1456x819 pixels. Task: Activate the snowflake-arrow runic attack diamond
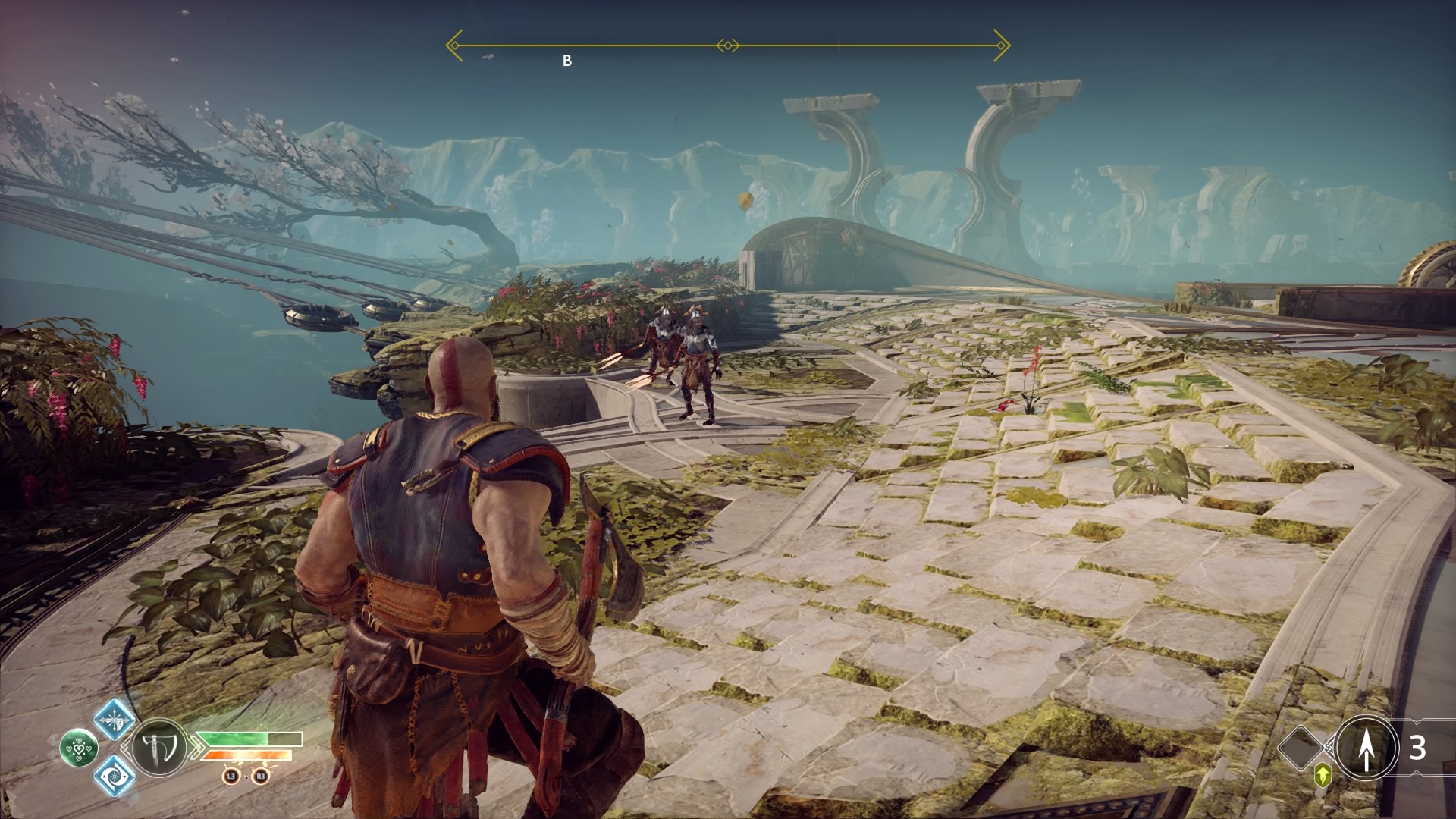tap(115, 720)
